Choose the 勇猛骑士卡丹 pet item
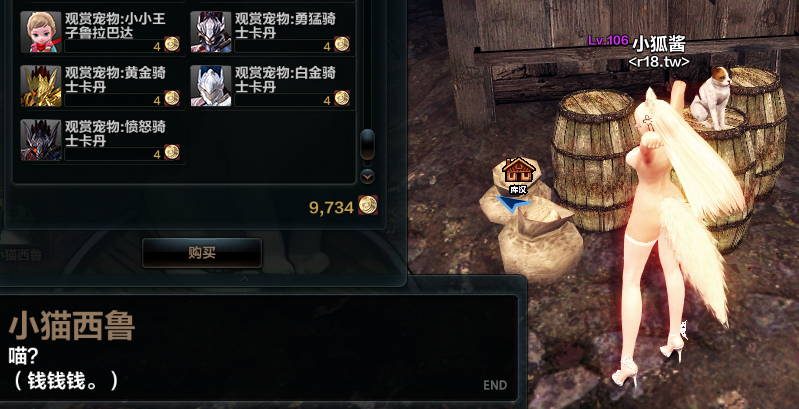 coord(270,31)
